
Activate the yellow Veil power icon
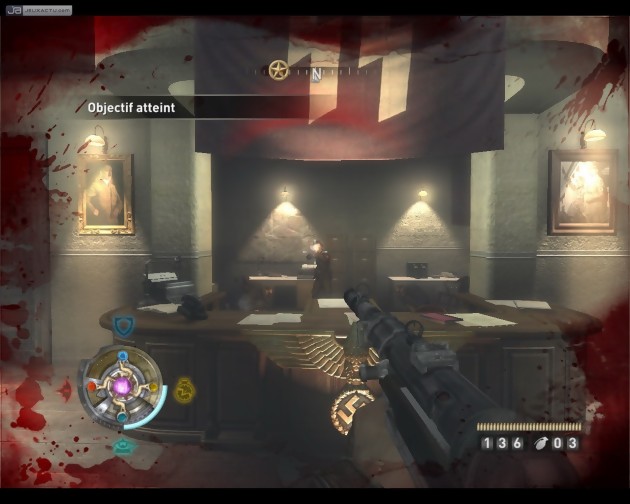[x=184, y=389]
